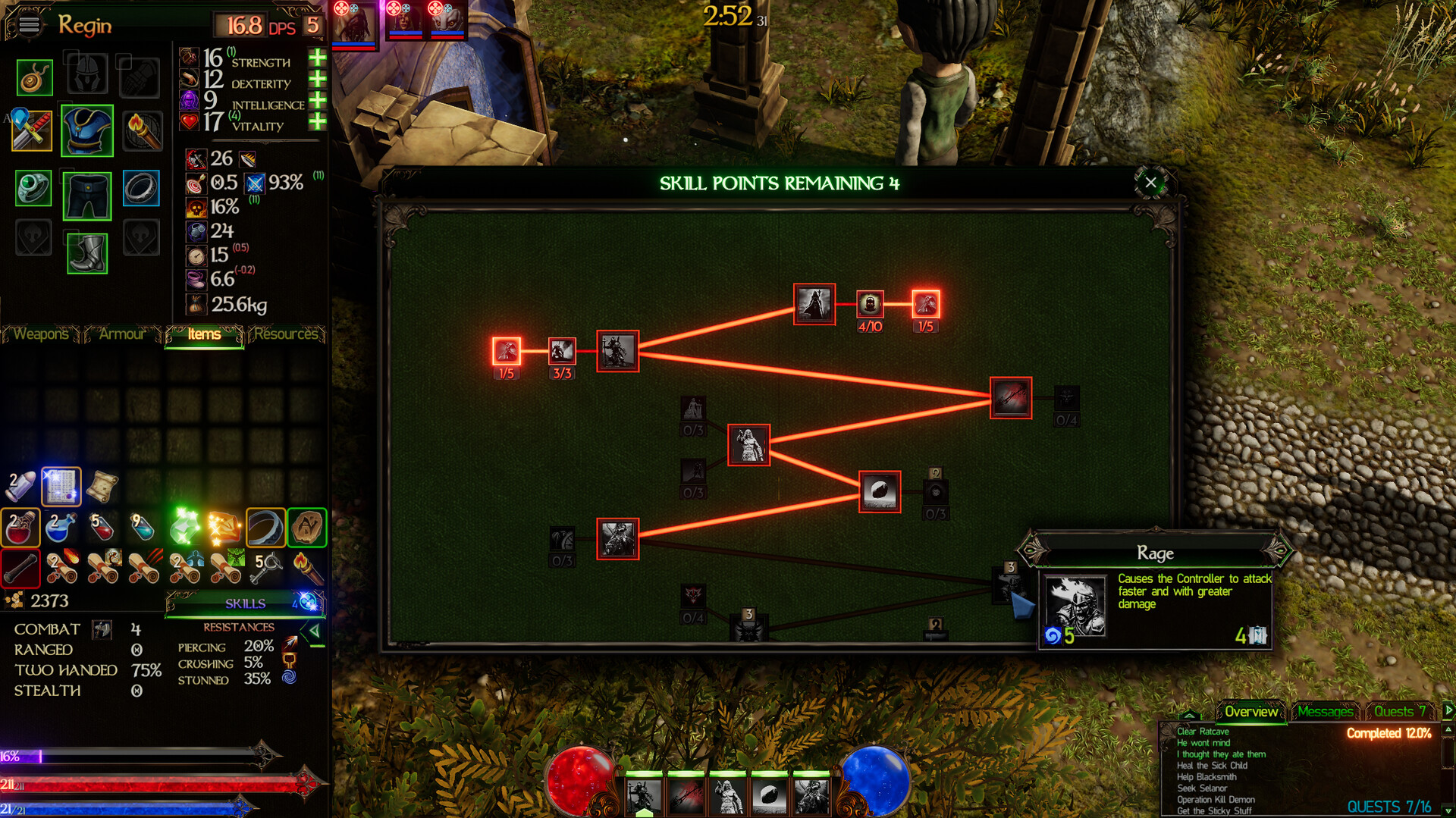This screenshot has height=818, width=1456.
Task: Select the Rage skill node in the tree
Action: [1009, 584]
